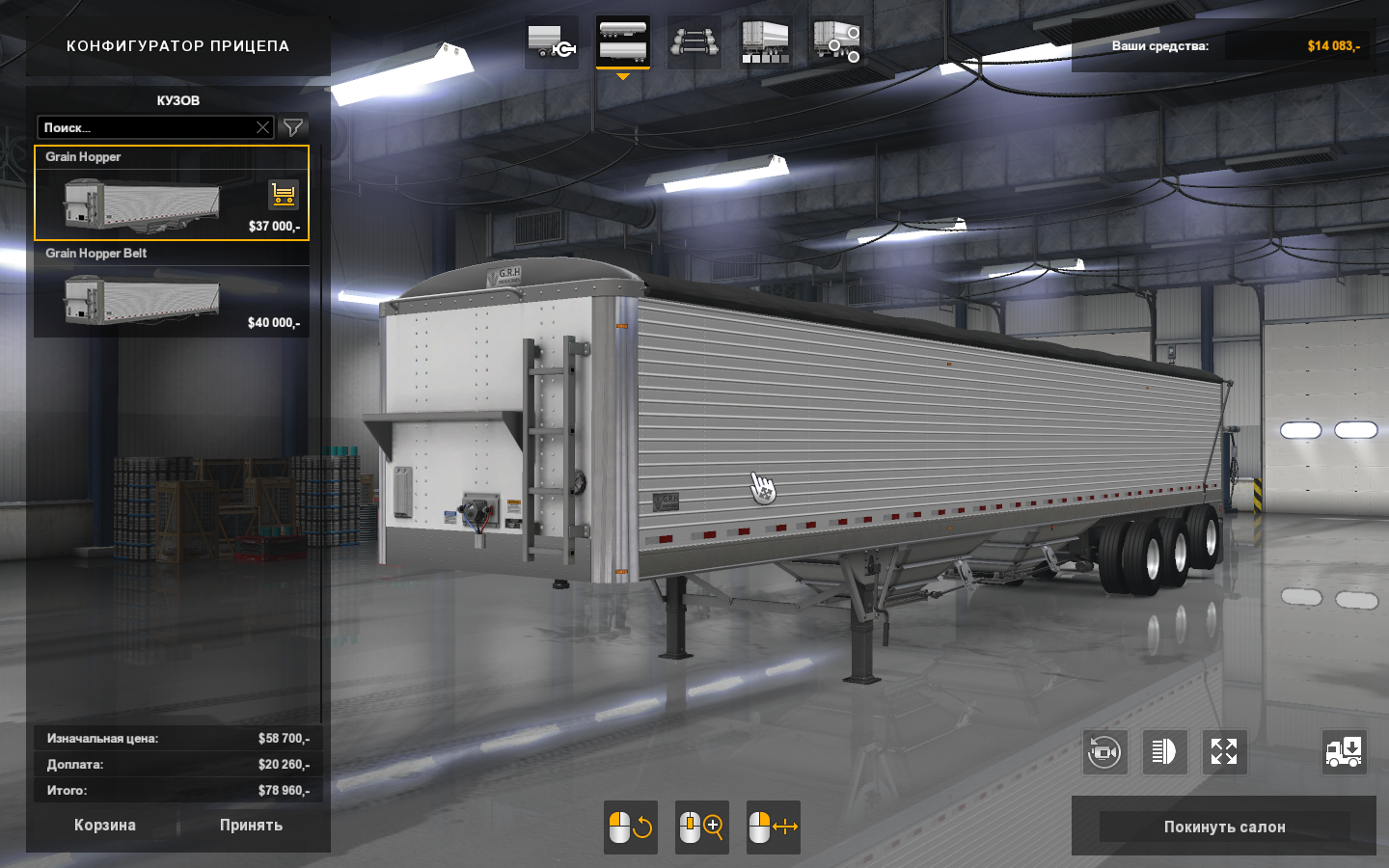Open the filter funnel options
The width and height of the screenshot is (1389, 868).
tap(292, 127)
